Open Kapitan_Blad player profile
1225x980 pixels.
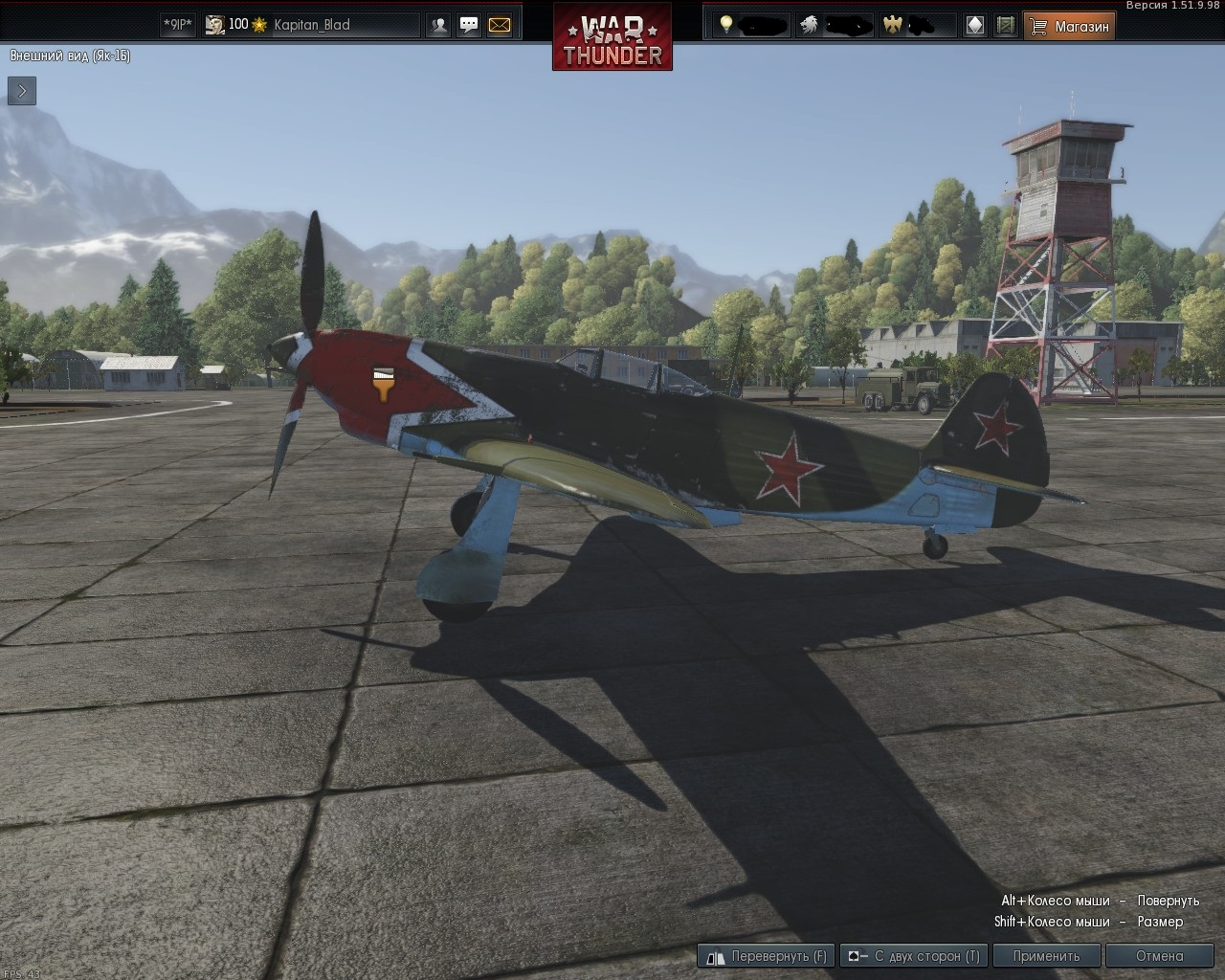[311, 25]
